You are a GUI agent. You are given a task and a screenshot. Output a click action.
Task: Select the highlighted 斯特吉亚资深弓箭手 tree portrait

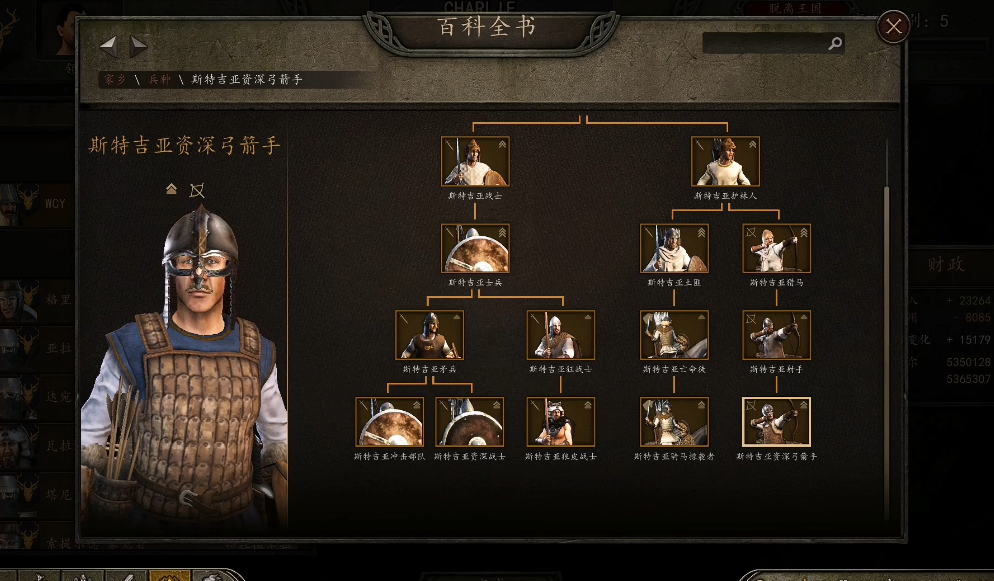click(x=776, y=422)
